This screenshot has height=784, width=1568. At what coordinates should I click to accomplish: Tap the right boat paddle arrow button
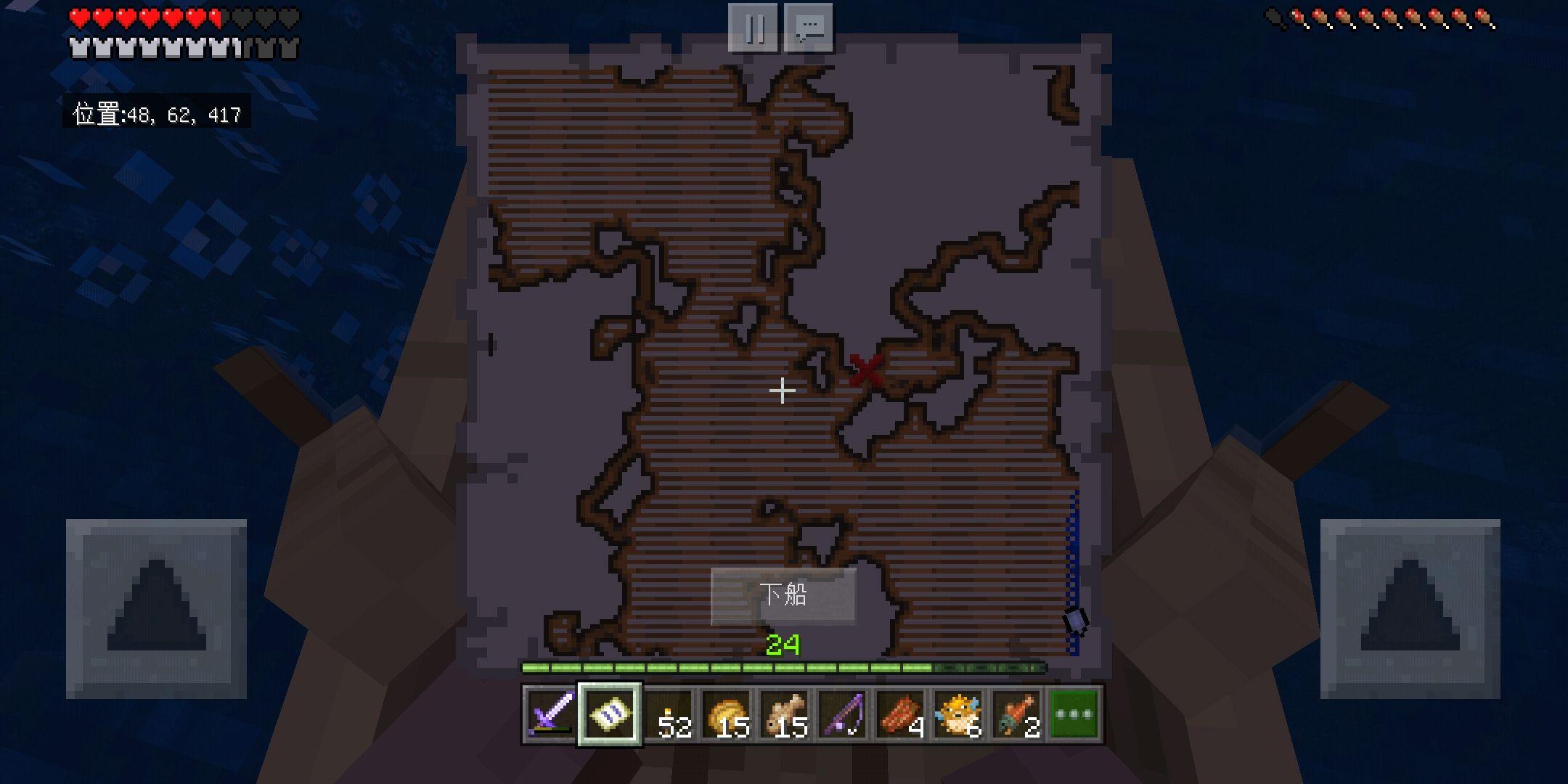pyautogui.click(x=1410, y=609)
